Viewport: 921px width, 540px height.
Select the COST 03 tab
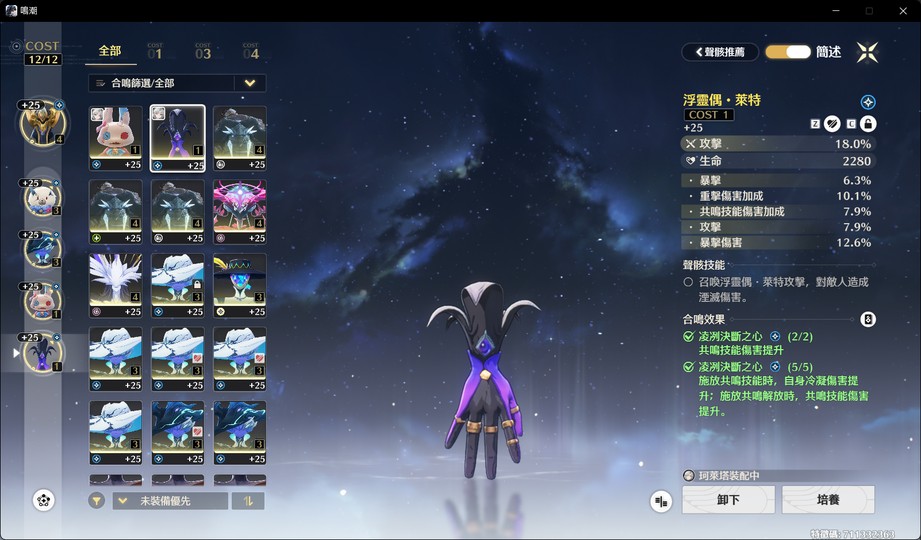click(x=203, y=51)
